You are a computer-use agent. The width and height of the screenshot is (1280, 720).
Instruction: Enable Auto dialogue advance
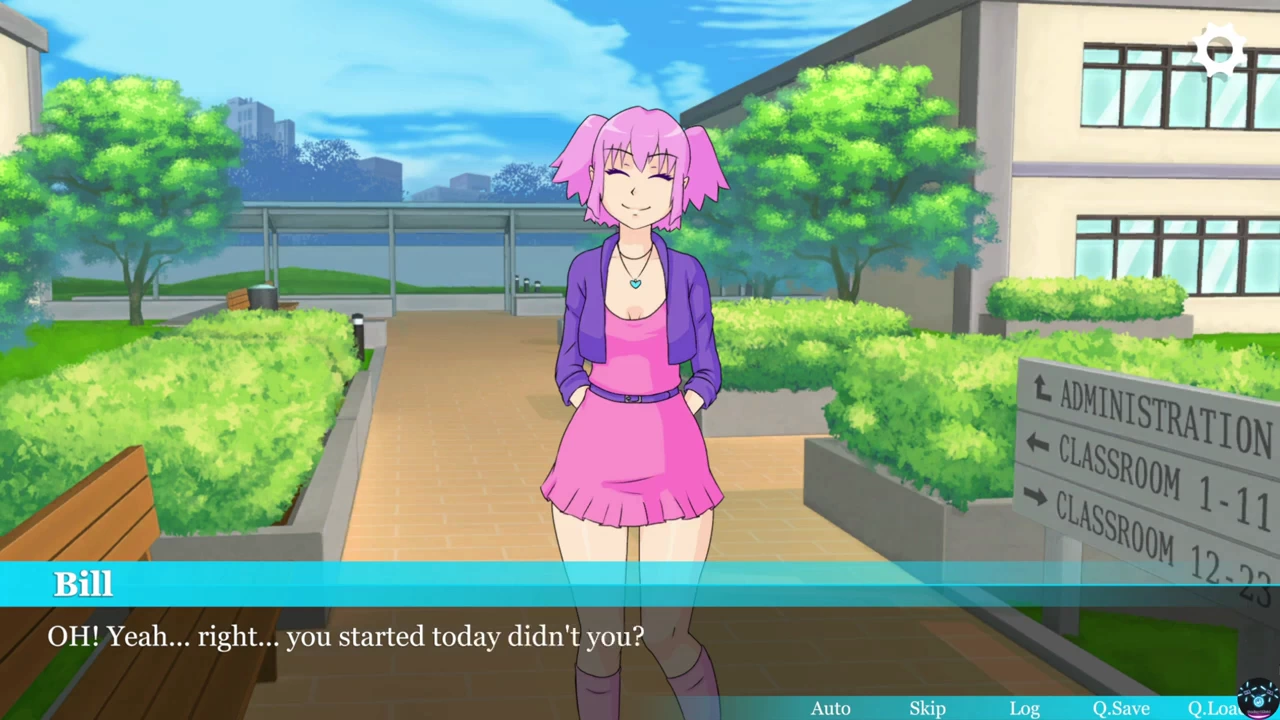click(x=830, y=708)
